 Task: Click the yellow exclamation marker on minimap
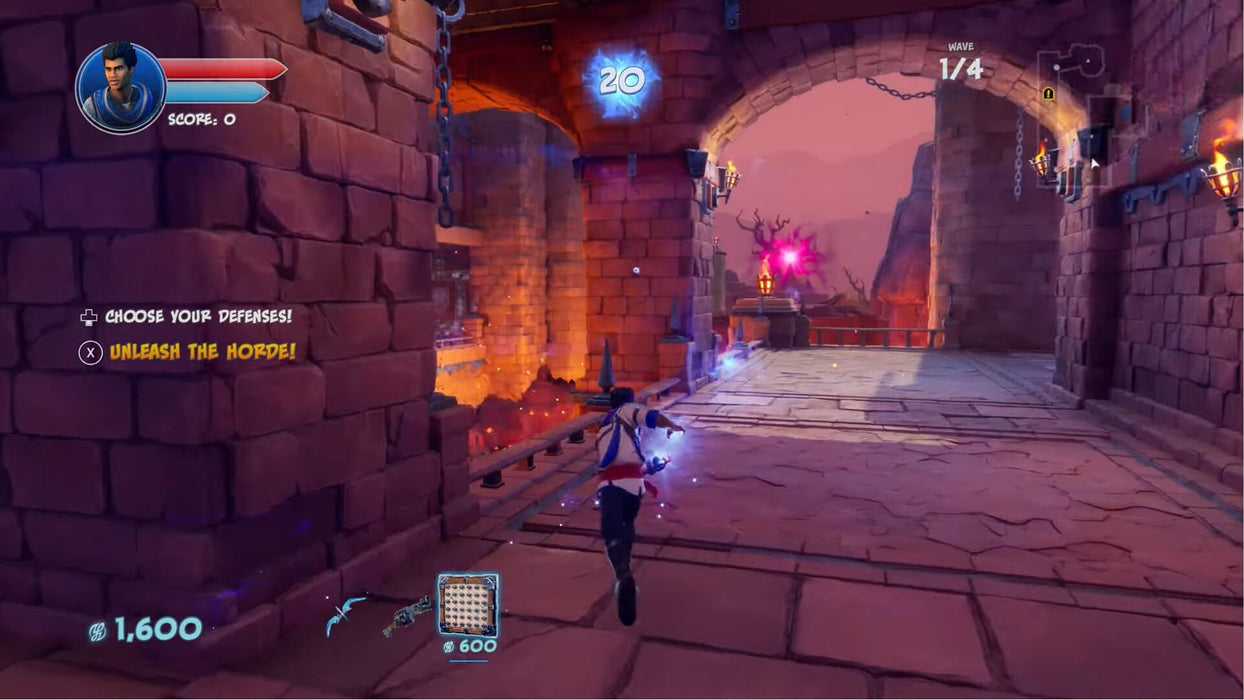point(1048,94)
